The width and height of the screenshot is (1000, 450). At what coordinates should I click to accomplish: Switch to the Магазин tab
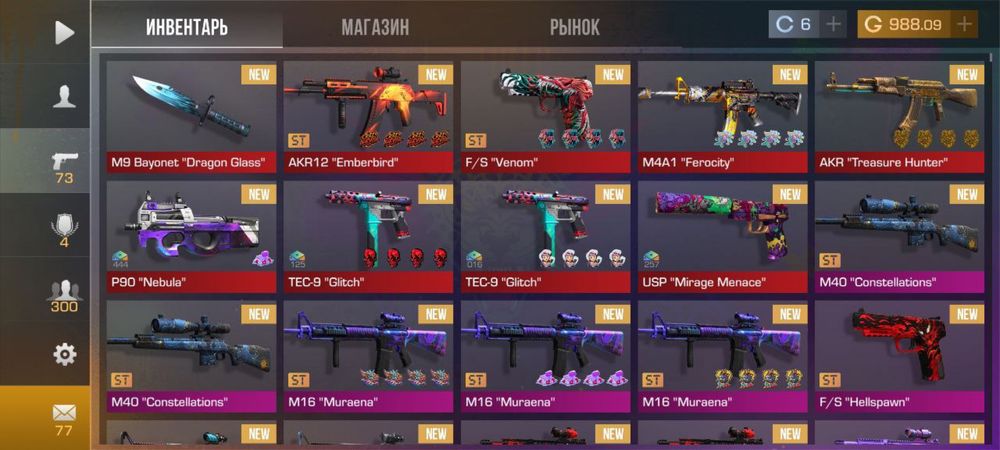click(x=375, y=27)
